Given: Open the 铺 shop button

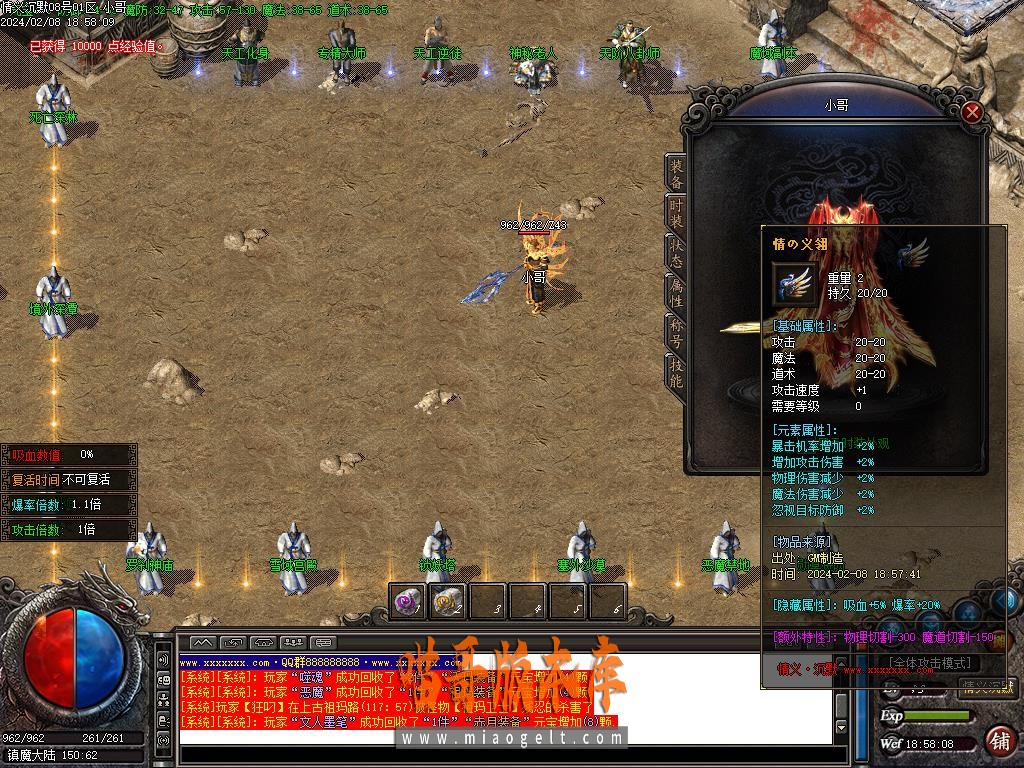Looking at the screenshot, I should click(998, 741).
